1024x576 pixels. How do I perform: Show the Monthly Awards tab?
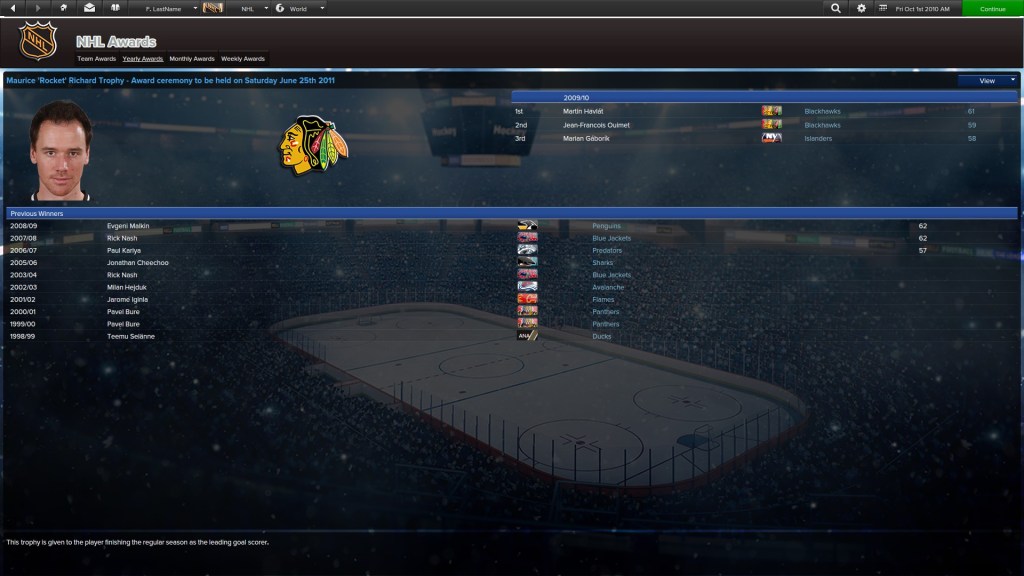point(191,59)
